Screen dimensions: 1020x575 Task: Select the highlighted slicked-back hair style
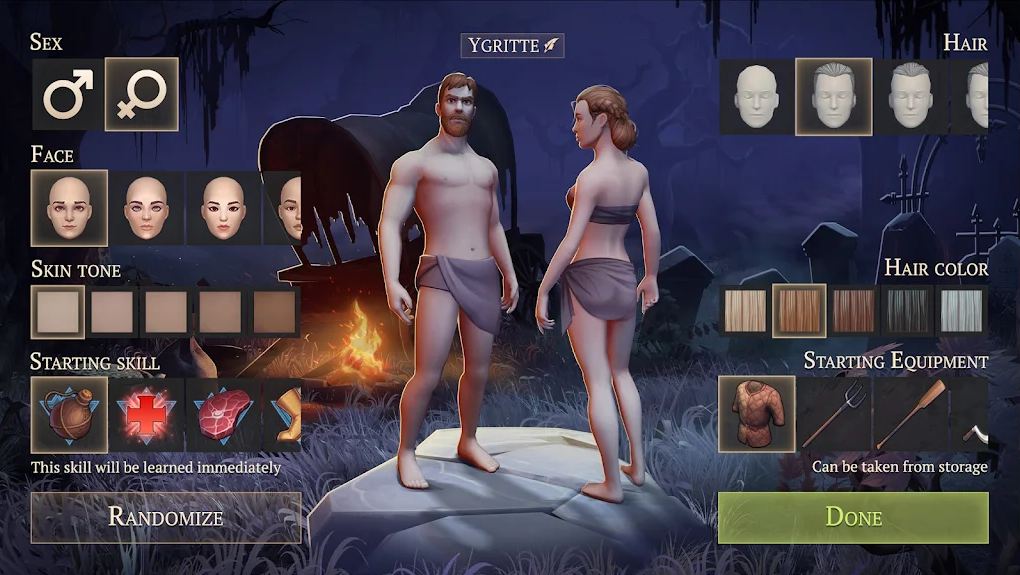tap(834, 96)
